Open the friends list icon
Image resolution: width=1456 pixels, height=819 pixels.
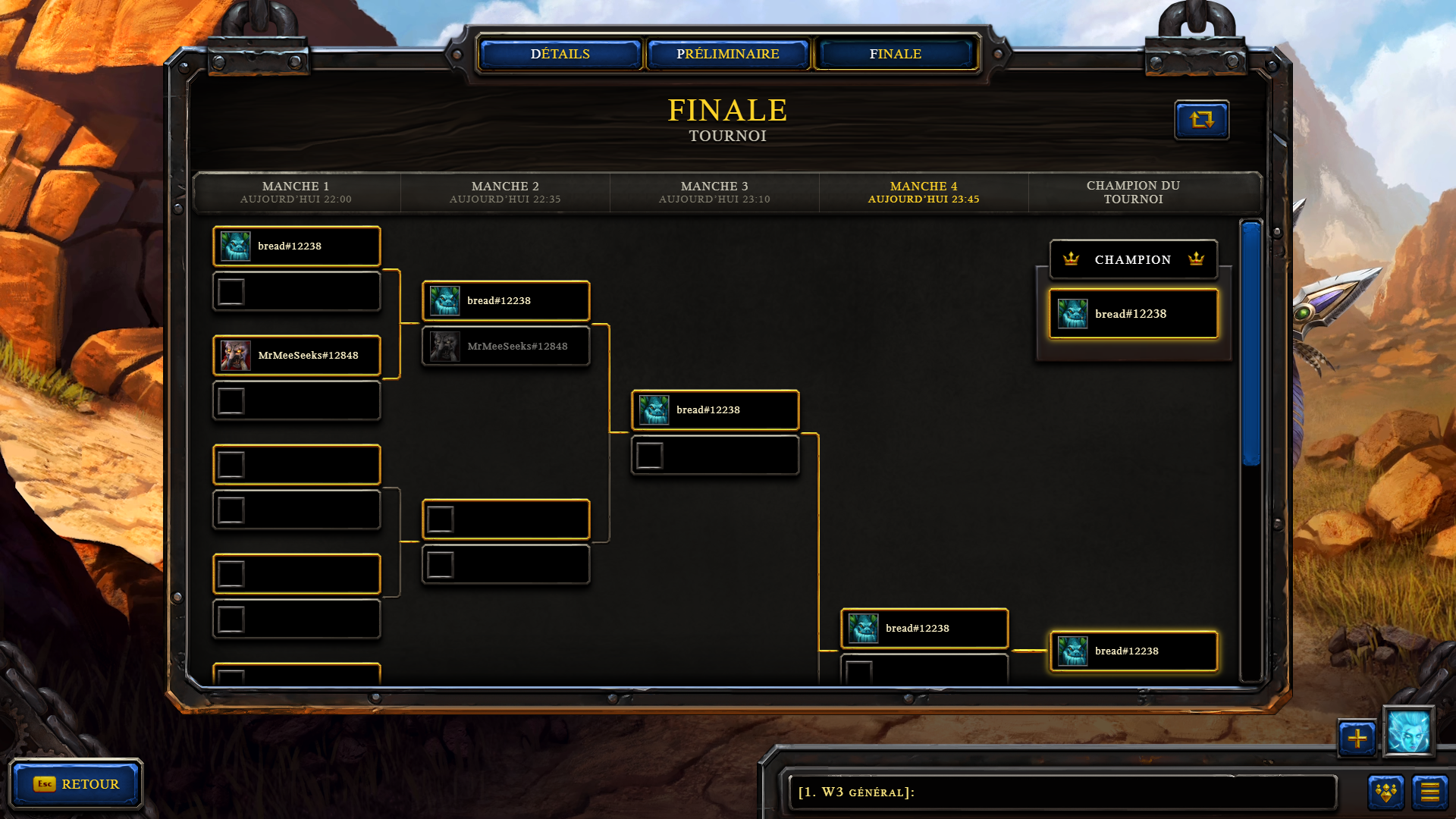pos(1385,792)
